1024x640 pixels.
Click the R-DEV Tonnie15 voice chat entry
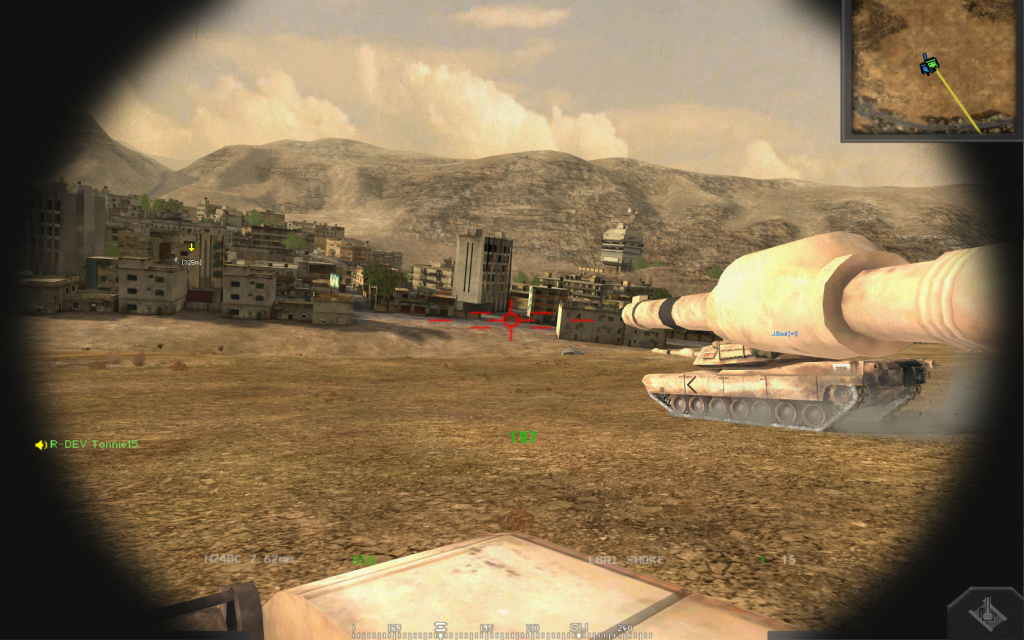[x=87, y=444]
